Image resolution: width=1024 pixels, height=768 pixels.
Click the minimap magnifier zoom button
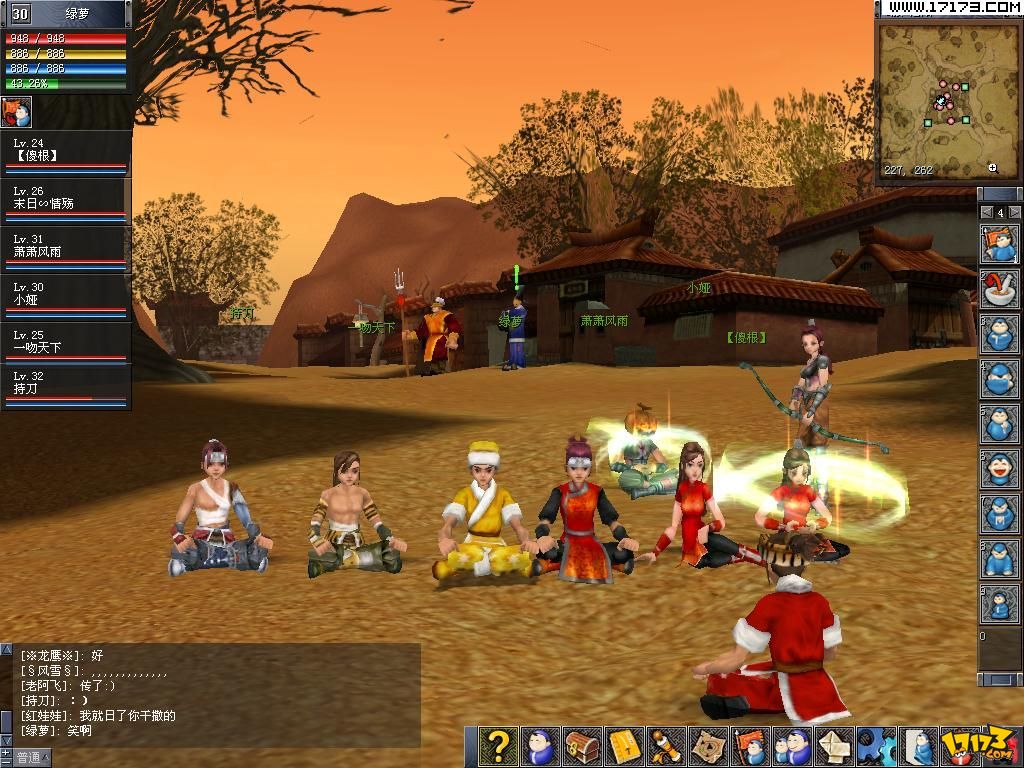pyautogui.click(x=992, y=168)
